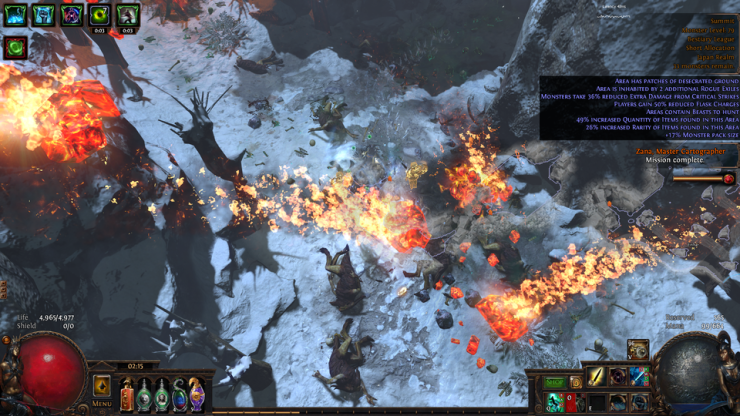
Task: Click the dark vortex skill icon
Action: click(x=618, y=377)
